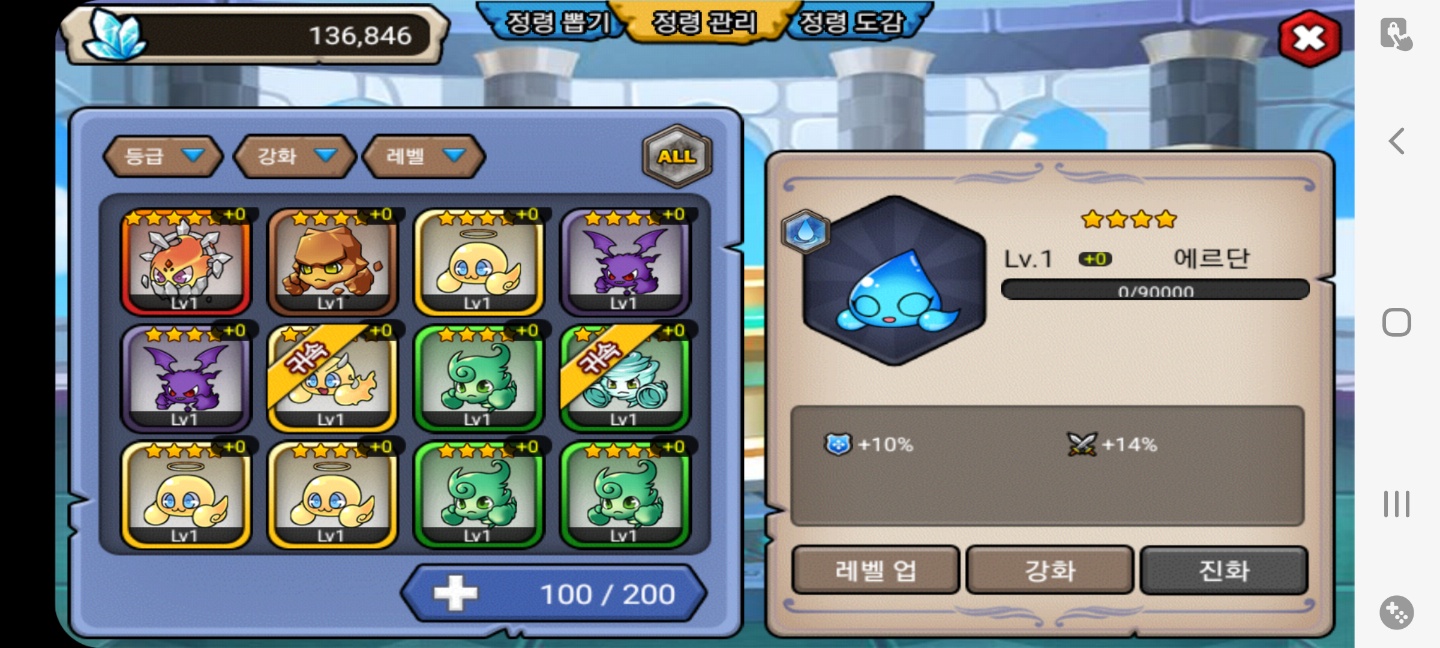
Task: Close the spirit management screen
Action: [1308, 39]
